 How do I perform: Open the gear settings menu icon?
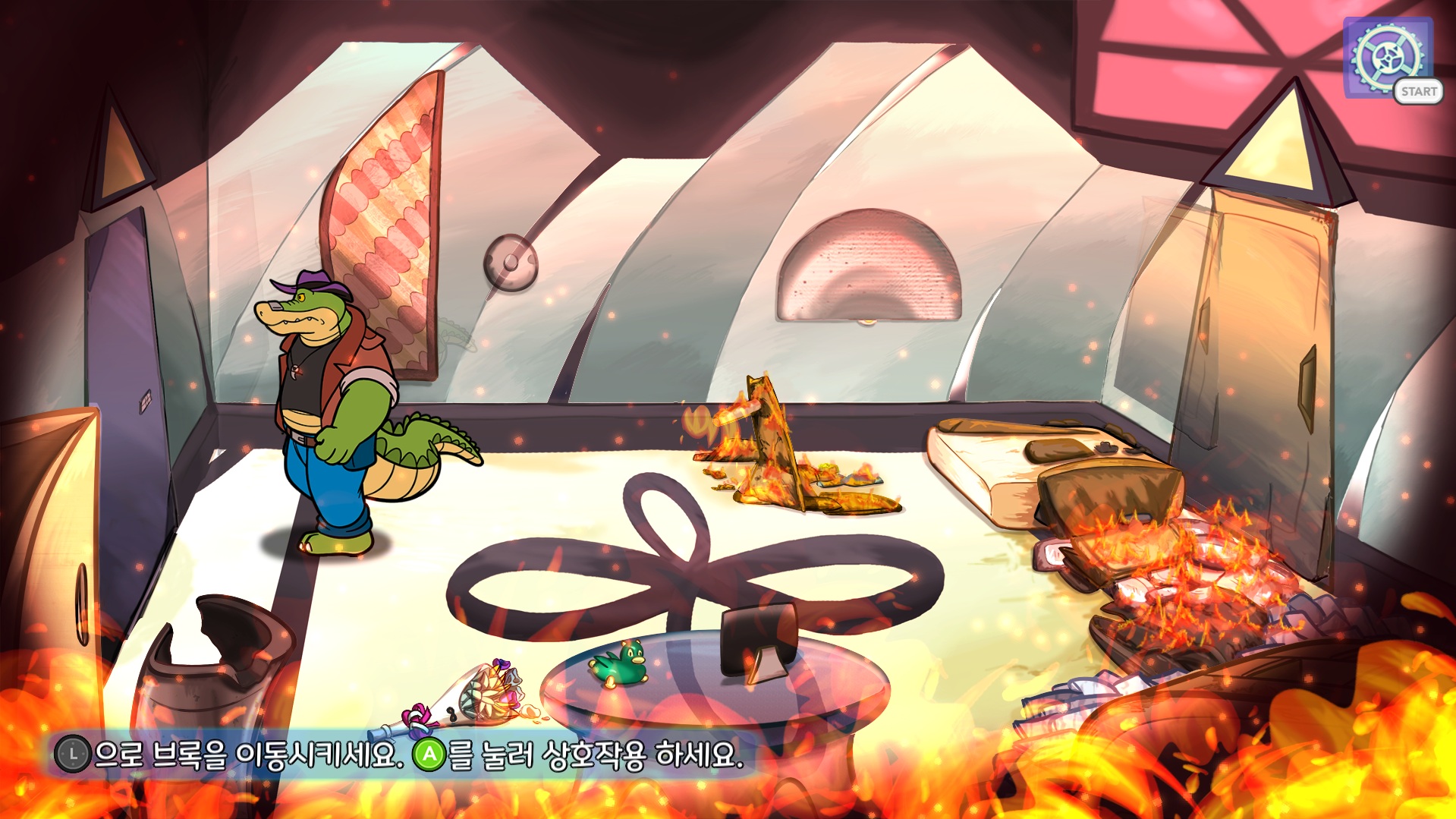click(x=1388, y=57)
